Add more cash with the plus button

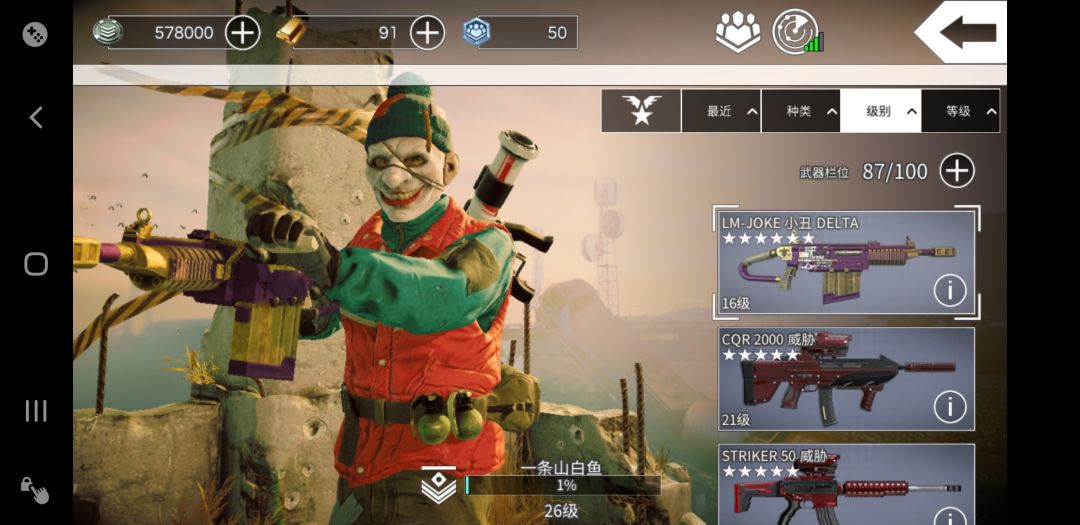242,33
